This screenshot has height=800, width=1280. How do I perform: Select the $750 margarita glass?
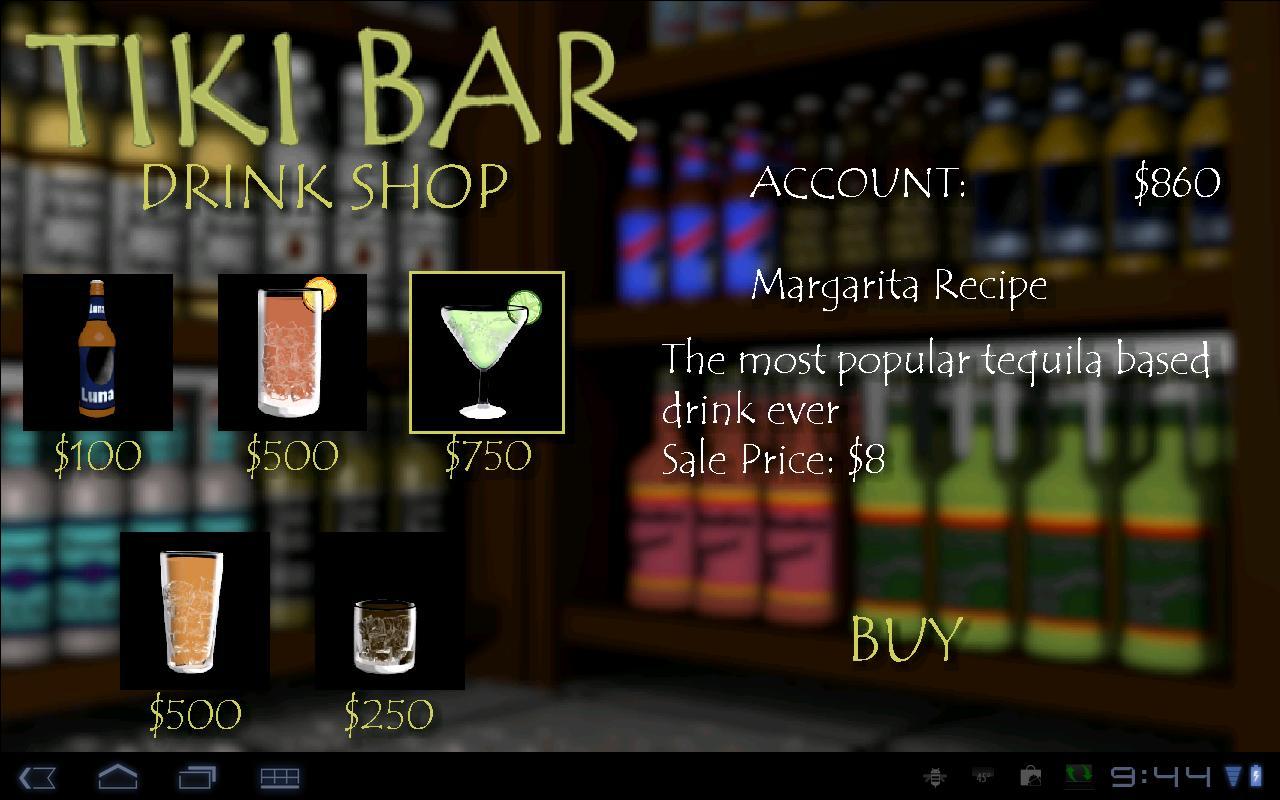tap(488, 352)
